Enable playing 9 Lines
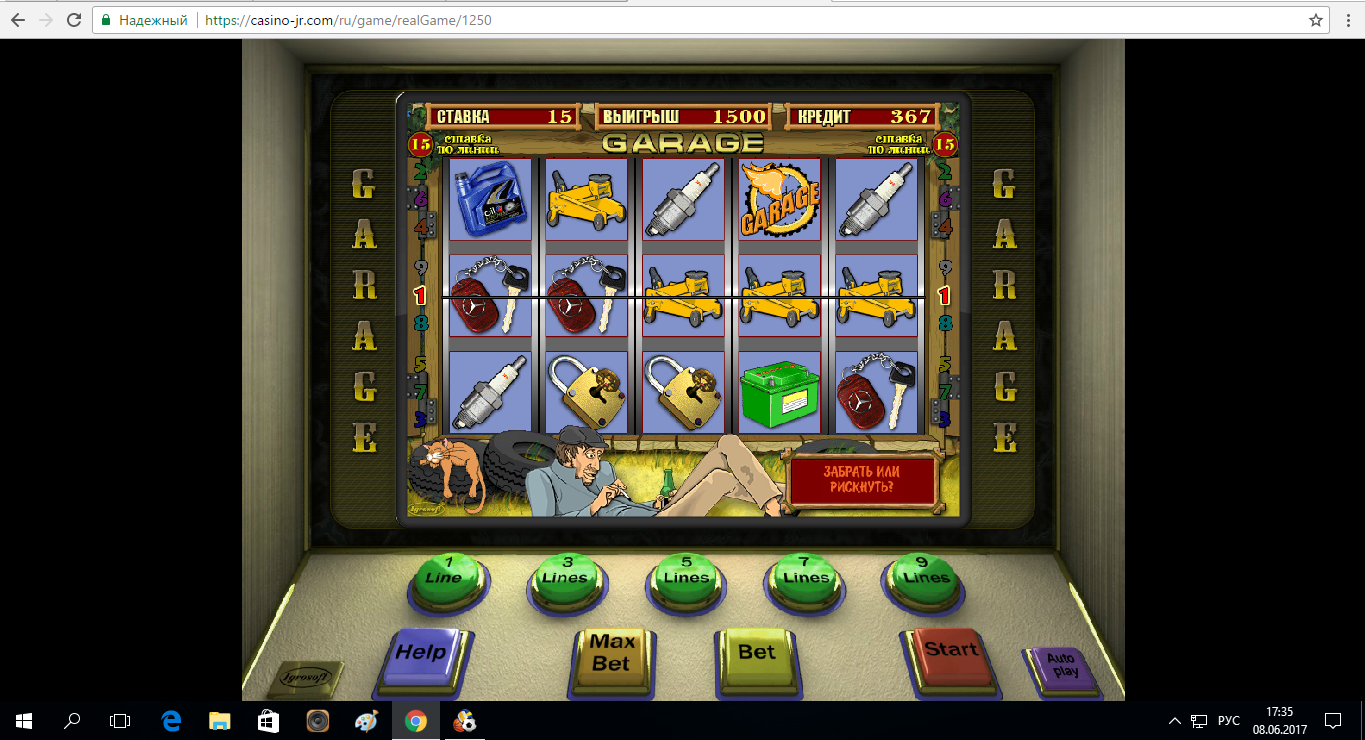This screenshot has width=1365, height=740. click(x=922, y=577)
